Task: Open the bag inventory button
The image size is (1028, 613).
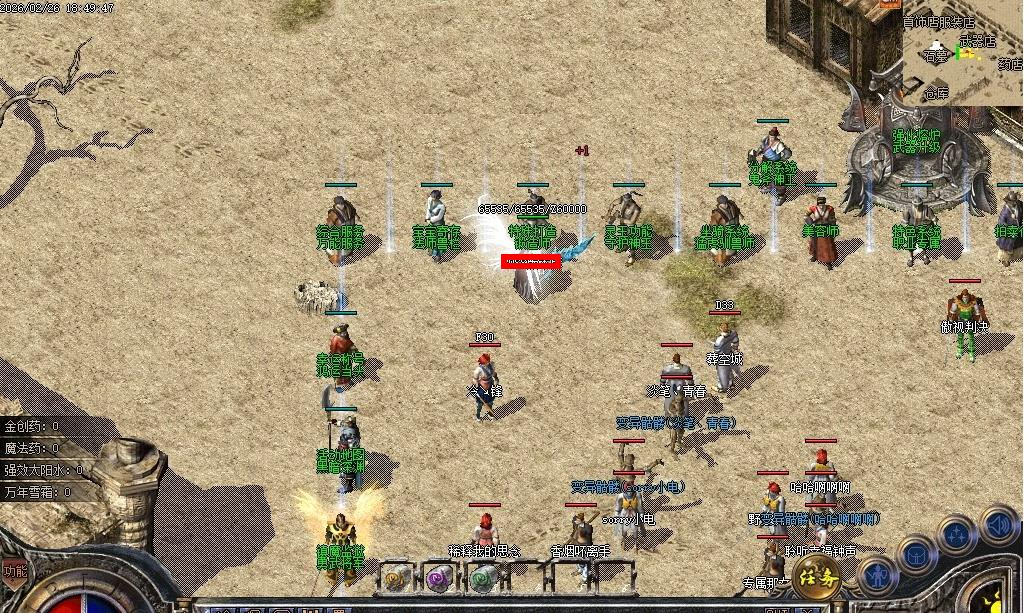Action: tap(916, 555)
